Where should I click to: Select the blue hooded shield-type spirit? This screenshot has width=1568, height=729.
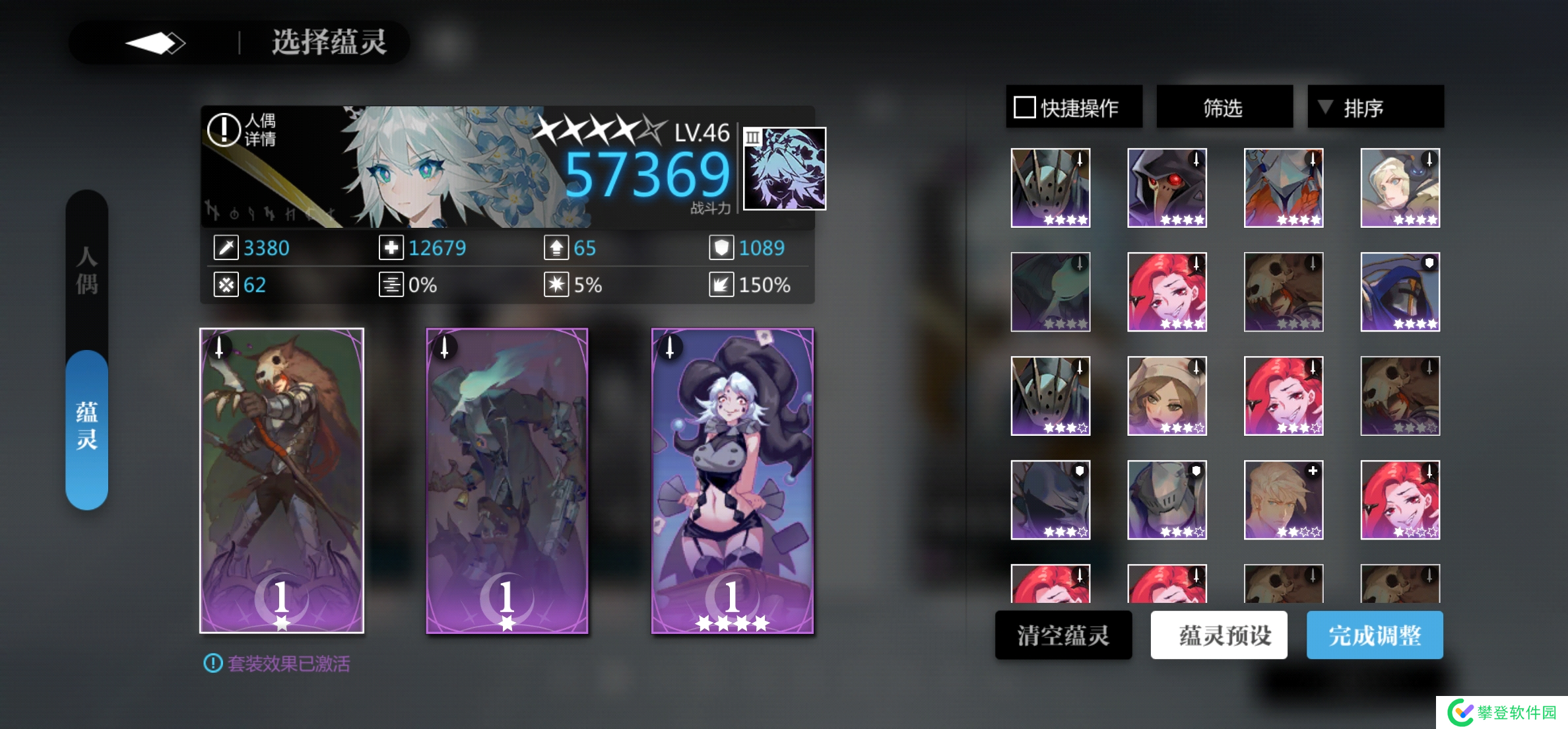pyautogui.click(x=1400, y=292)
